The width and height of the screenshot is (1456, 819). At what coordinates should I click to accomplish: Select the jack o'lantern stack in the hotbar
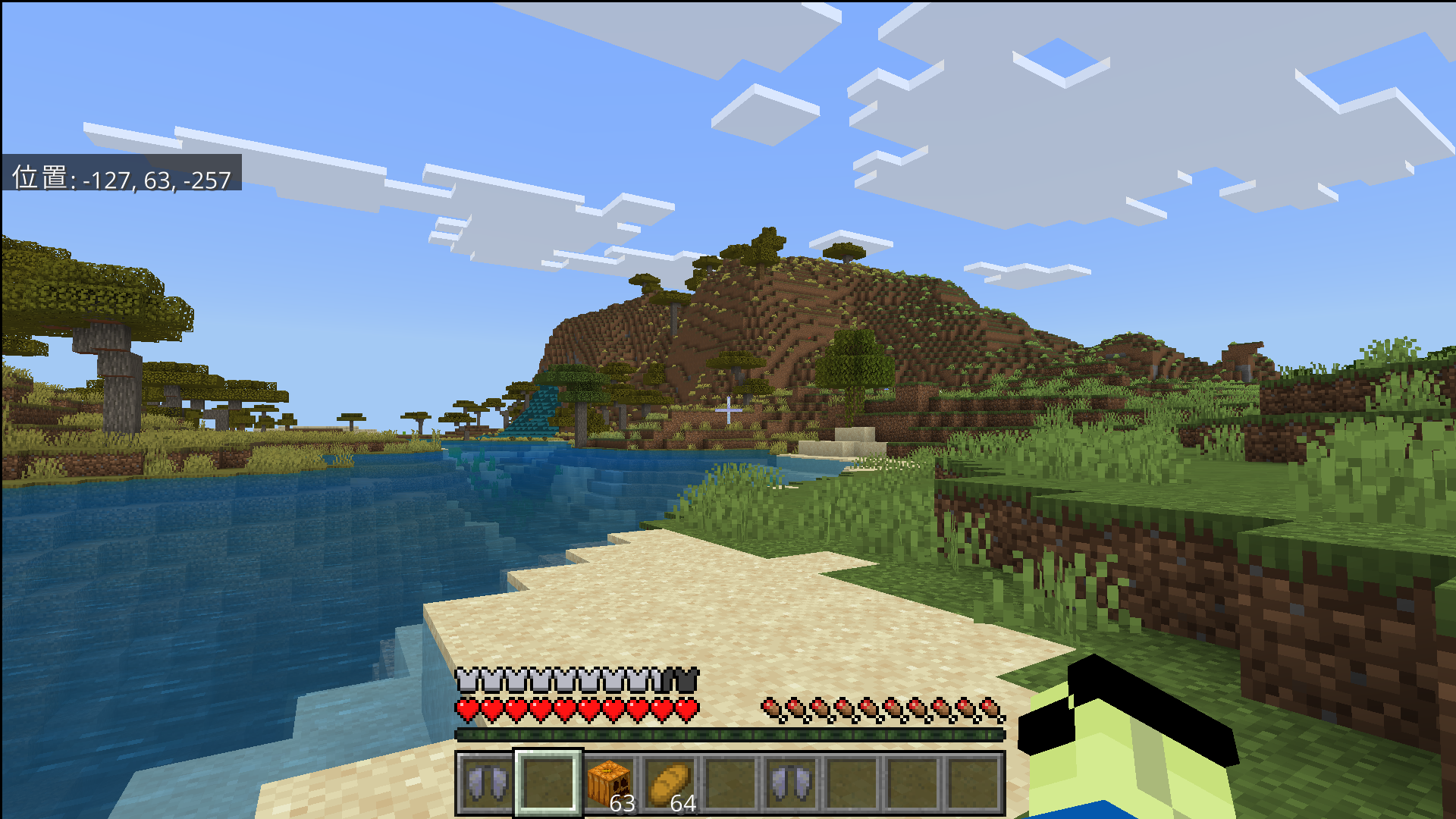click(611, 785)
